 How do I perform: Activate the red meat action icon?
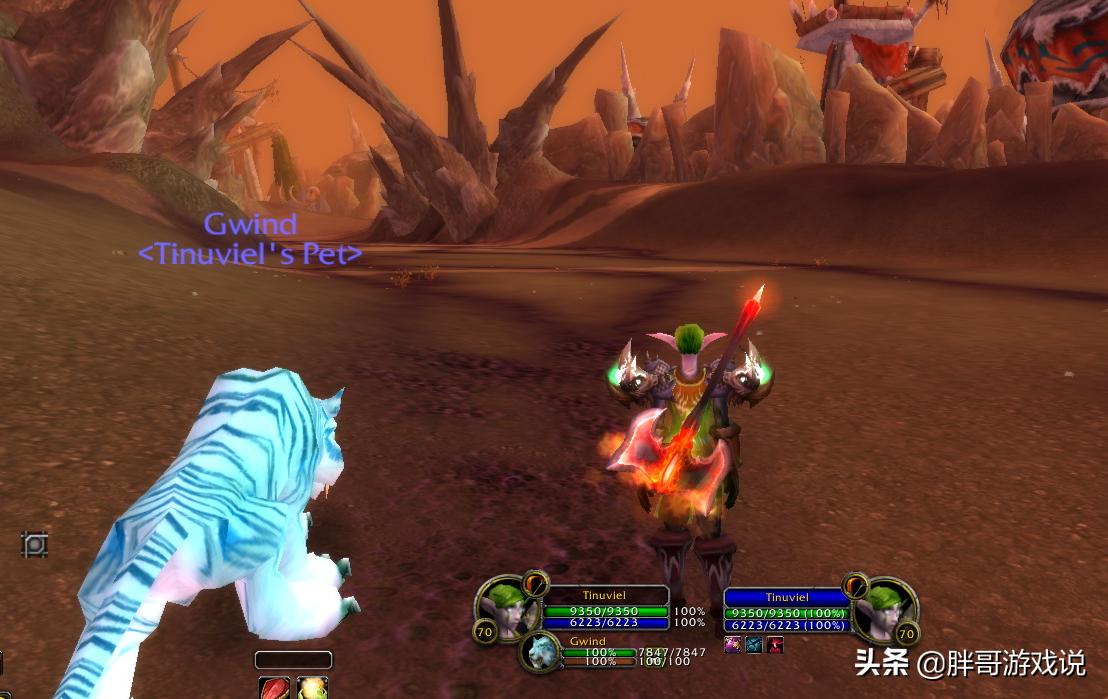tap(273, 688)
